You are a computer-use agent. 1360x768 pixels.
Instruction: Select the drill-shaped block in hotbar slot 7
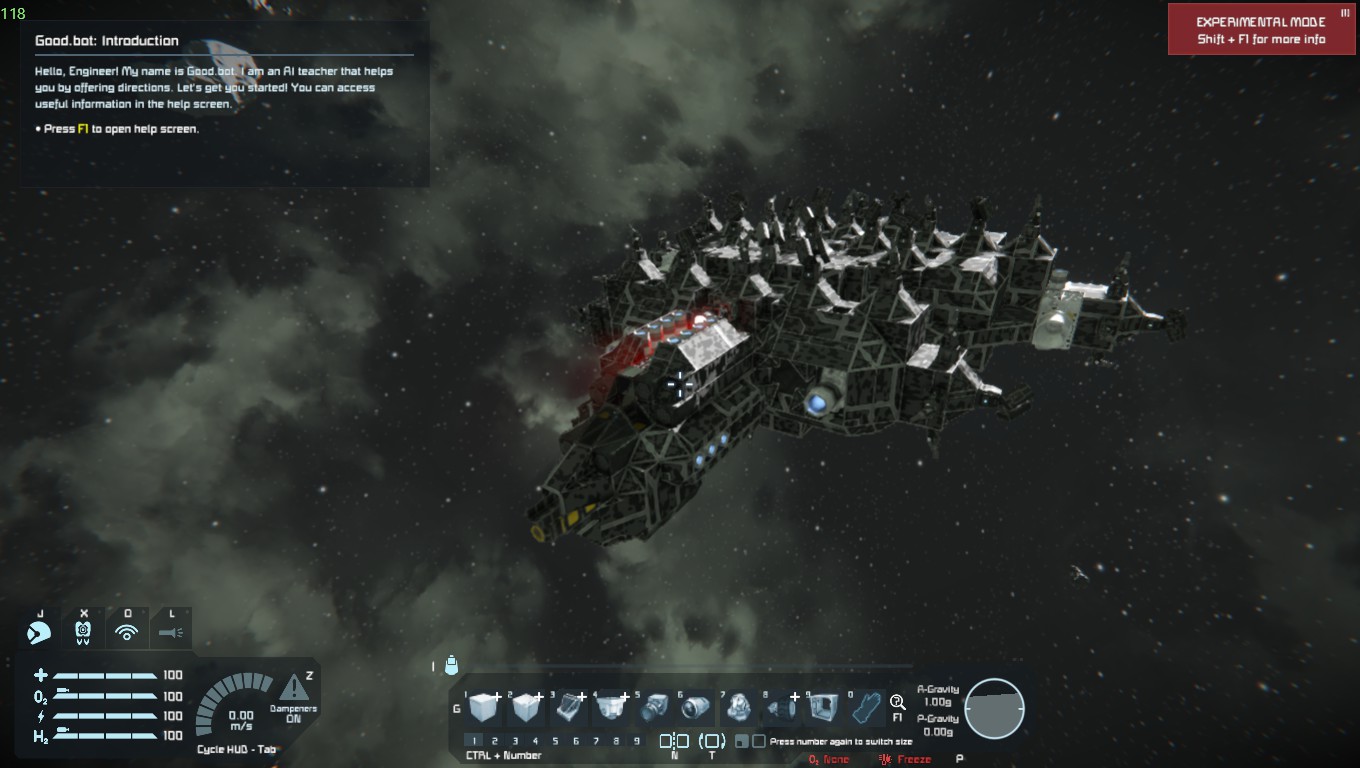point(739,708)
